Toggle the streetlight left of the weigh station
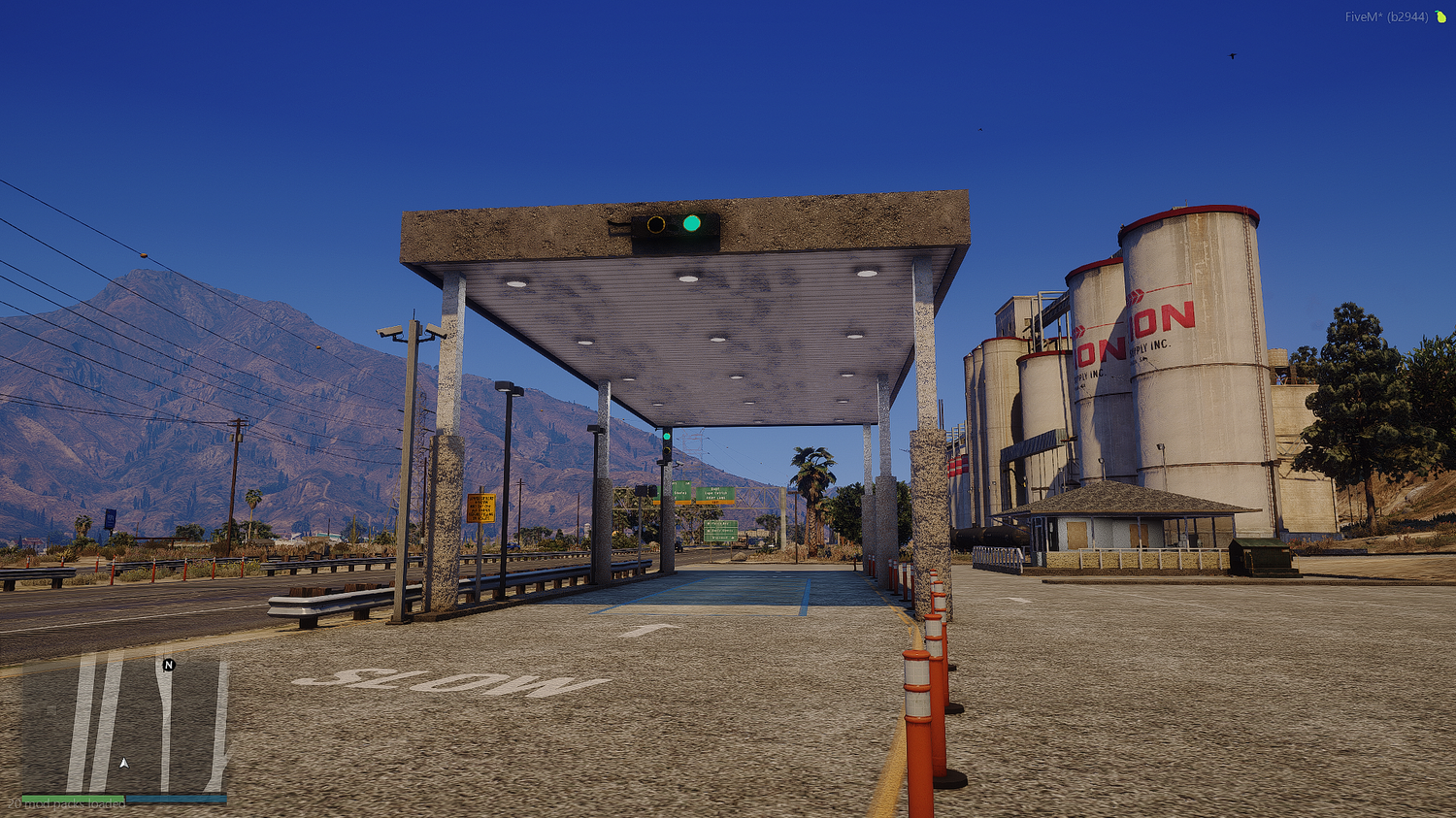1456x818 pixels. (x=506, y=386)
